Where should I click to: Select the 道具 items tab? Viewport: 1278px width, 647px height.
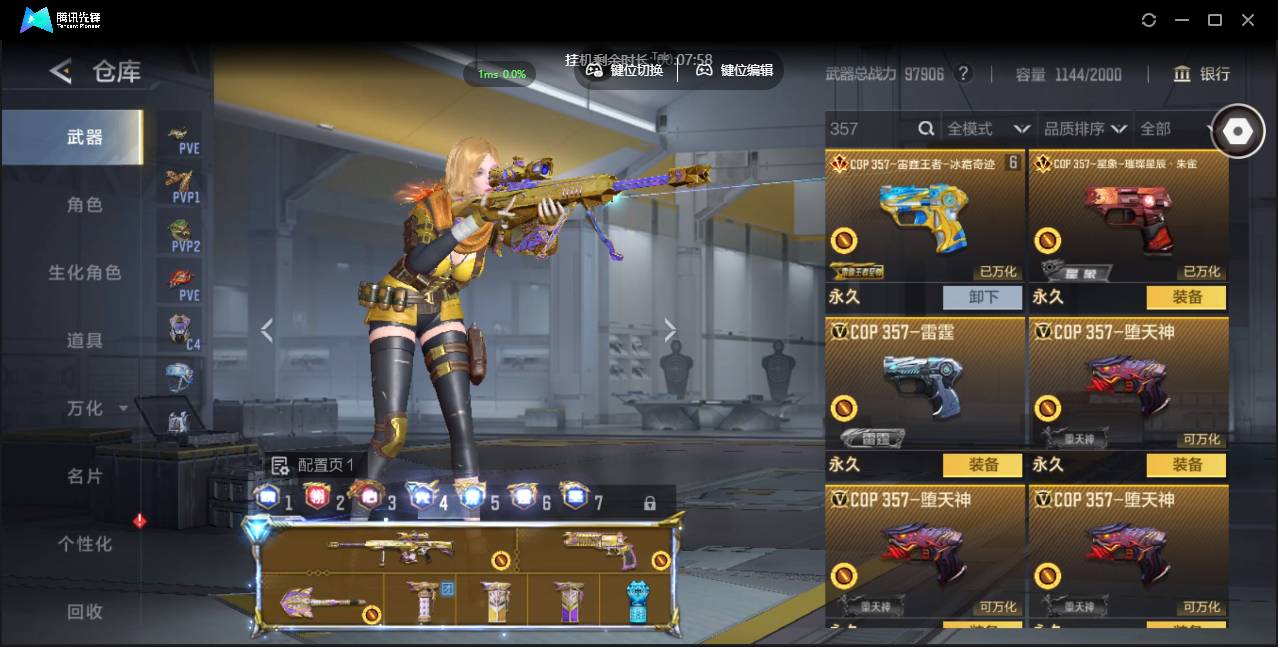[x=85, y=341]
